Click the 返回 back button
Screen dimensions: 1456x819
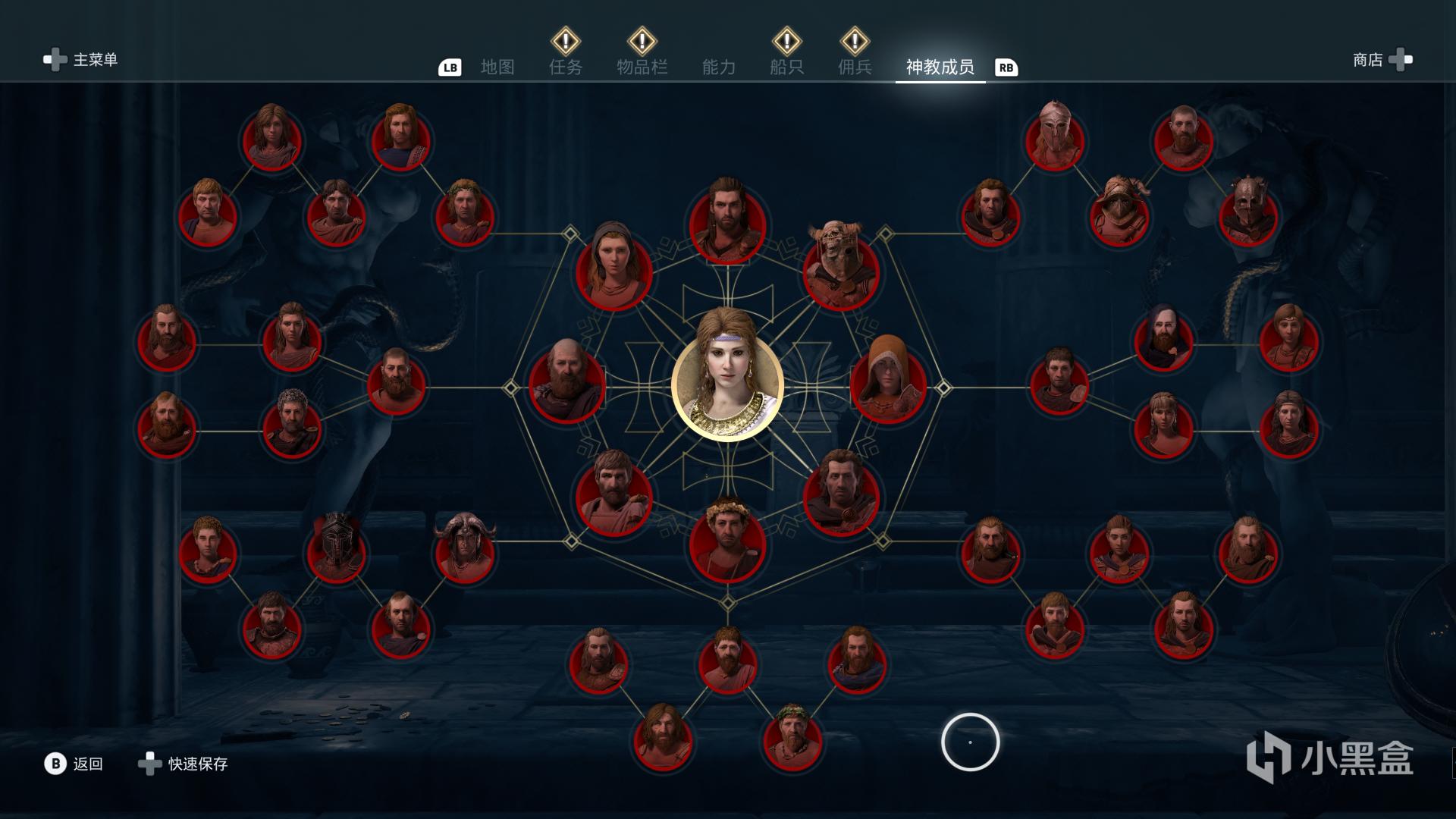74,764
